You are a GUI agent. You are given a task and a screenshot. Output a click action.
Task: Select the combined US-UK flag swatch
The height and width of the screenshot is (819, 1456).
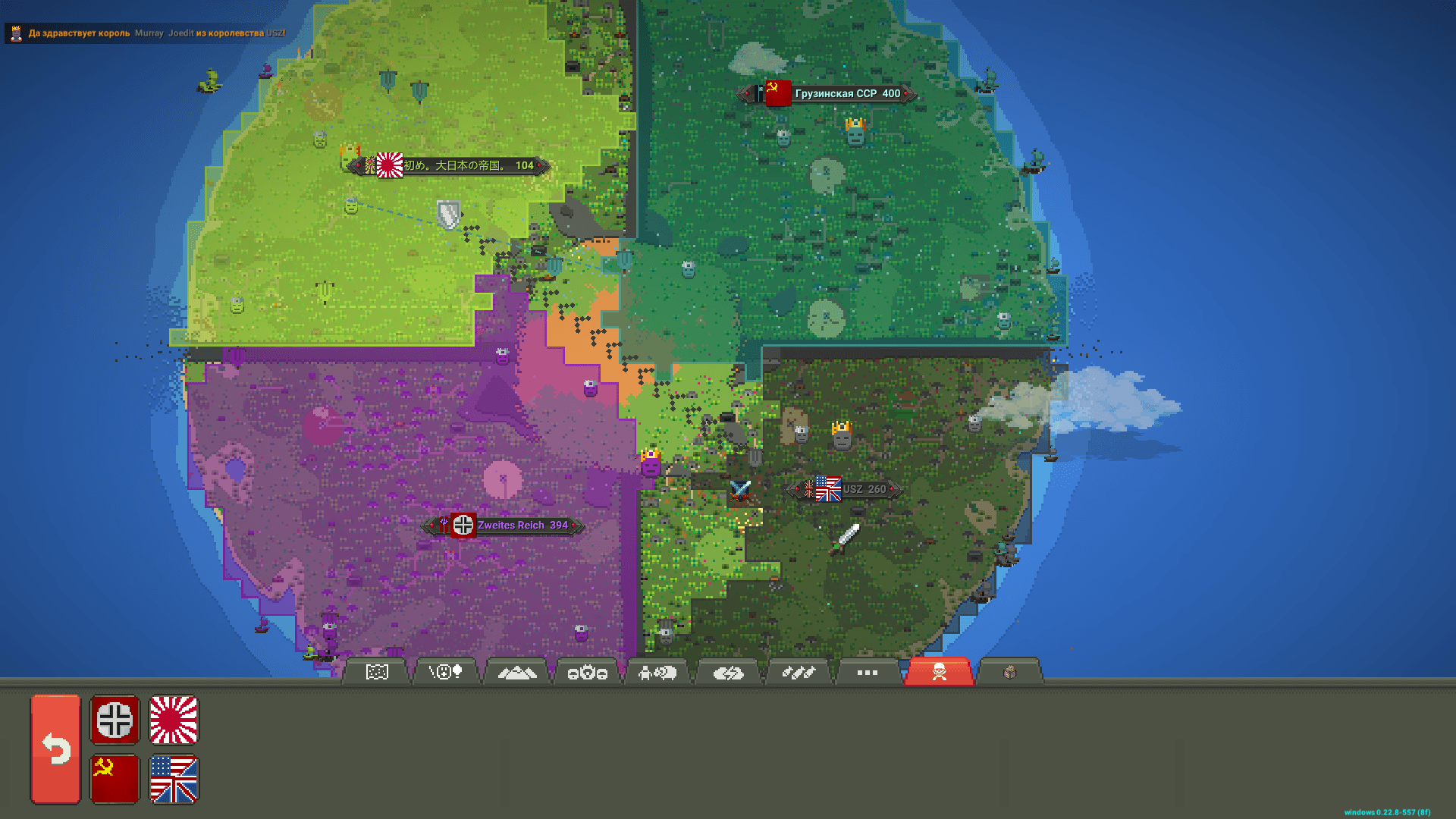[173, 779]
